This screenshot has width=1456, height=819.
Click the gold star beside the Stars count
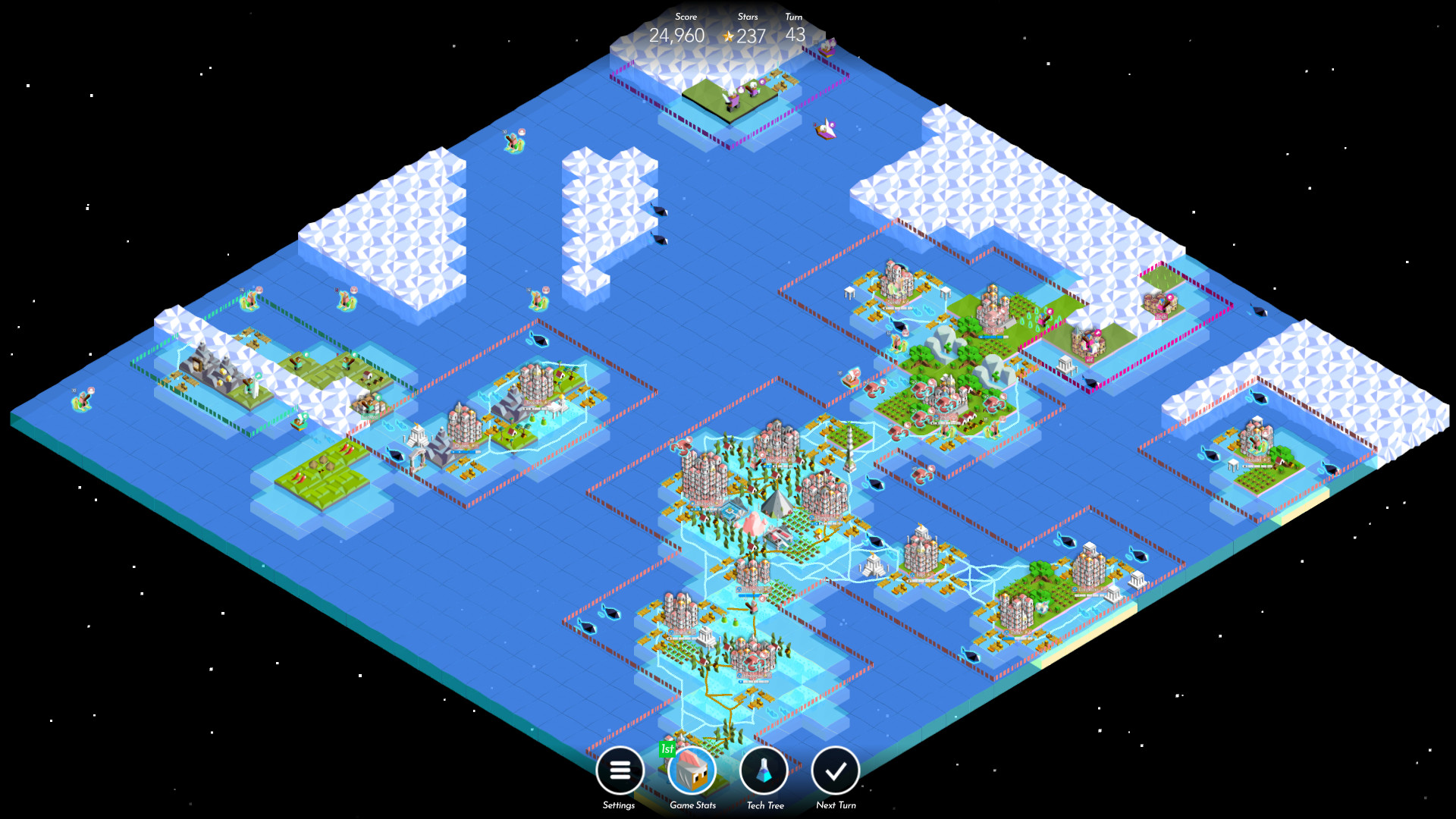coord(730,35)
